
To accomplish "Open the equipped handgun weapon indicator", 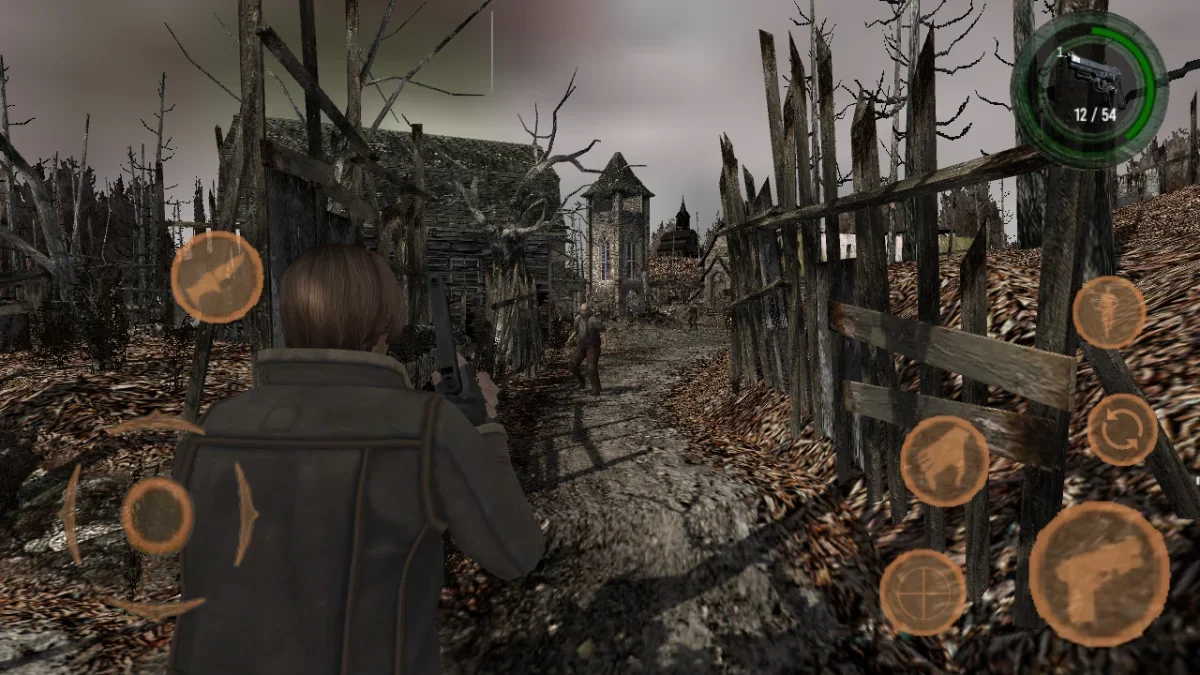I will click(1088, 90).
